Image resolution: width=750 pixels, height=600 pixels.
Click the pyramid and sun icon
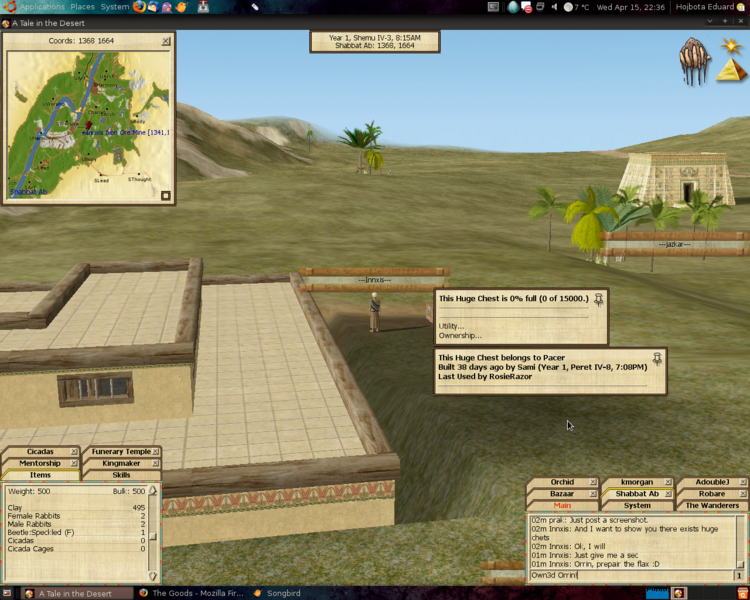(x=730, y=62)
